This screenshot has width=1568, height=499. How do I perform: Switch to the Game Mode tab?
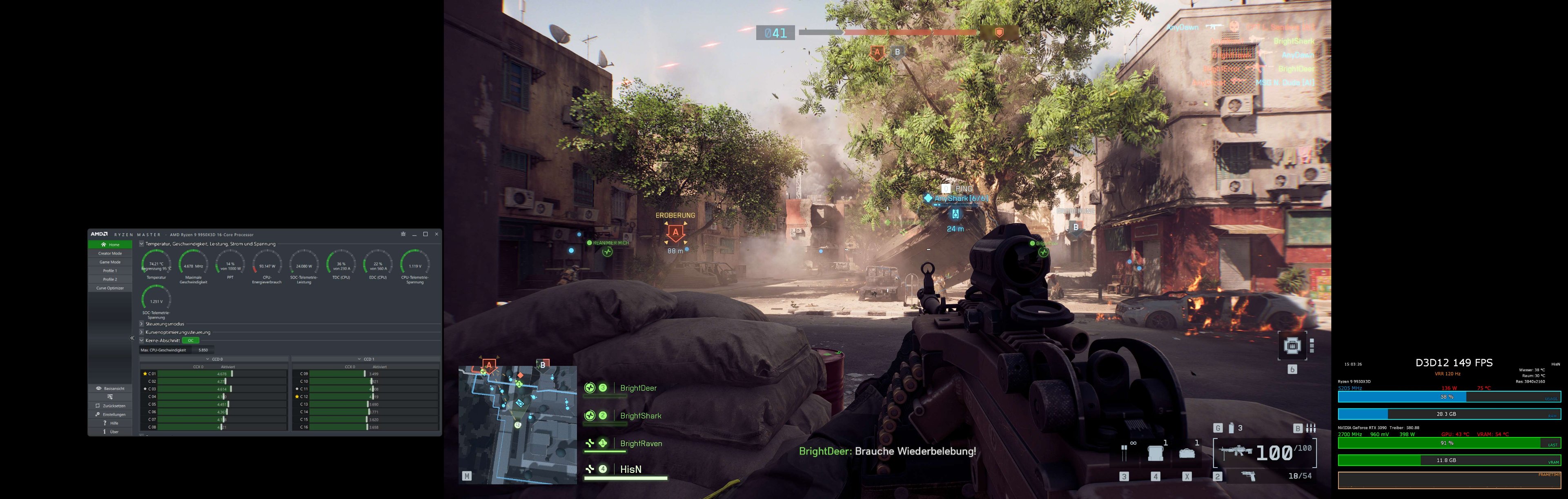pyautogui.click(x=111, y=262)
